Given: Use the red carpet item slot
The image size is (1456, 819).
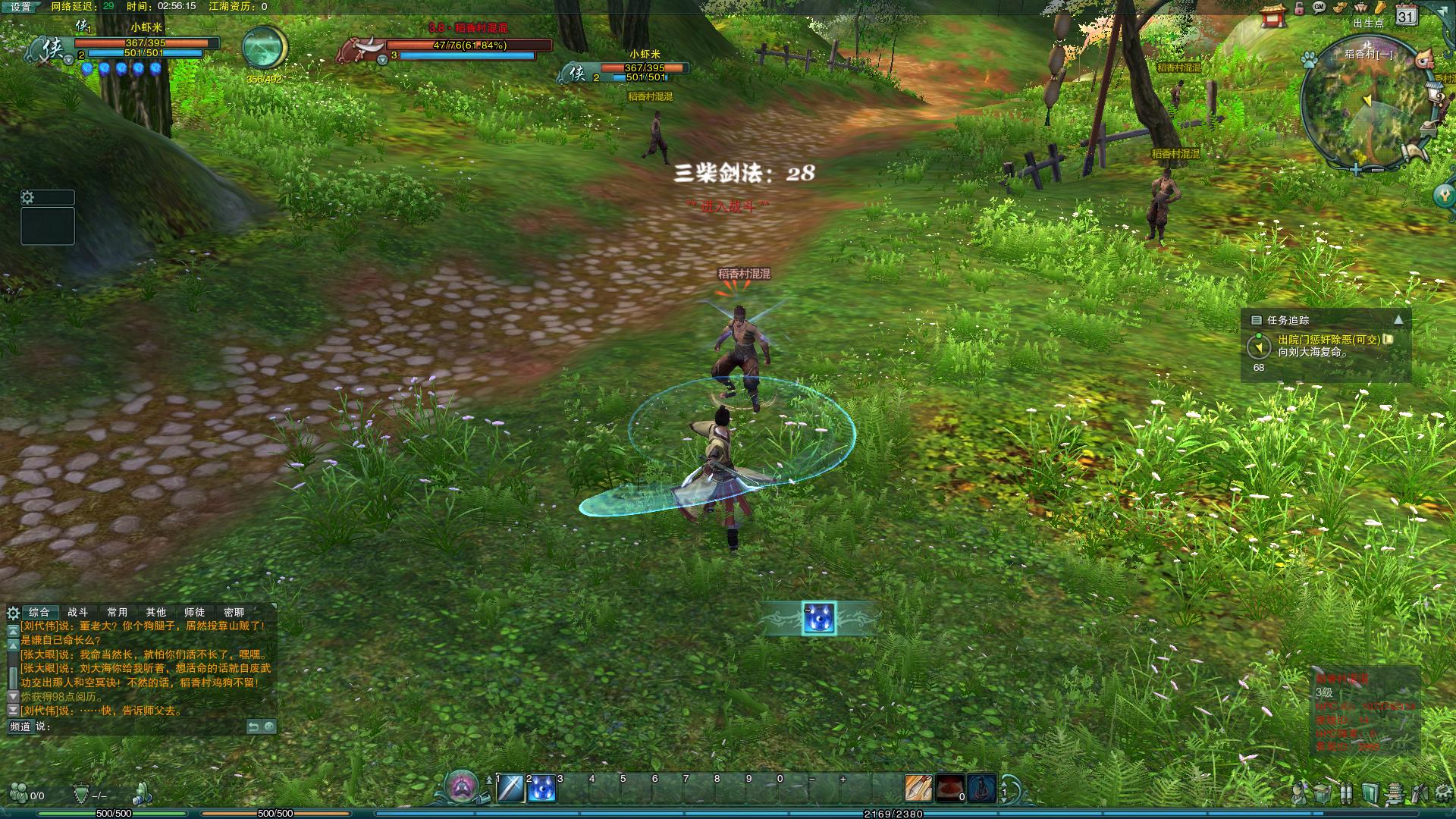Looking at the screenshot, I should (949, 789).
